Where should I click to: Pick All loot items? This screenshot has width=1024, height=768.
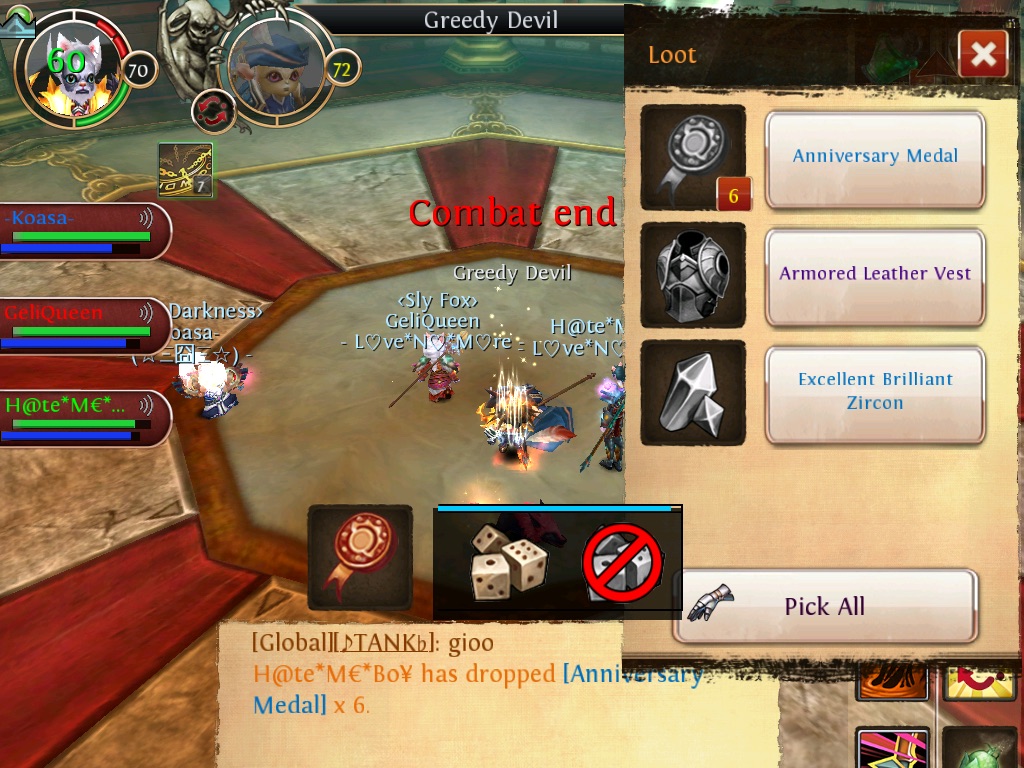pyautogui.click(x=824, y=606)
